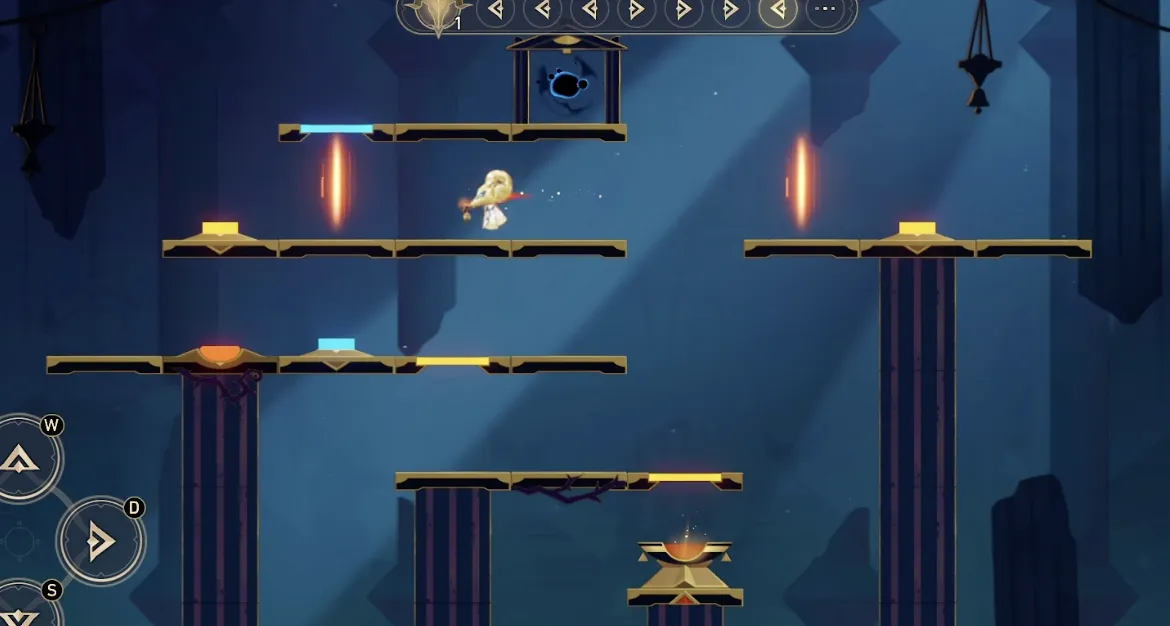Select the highlighted left-arrow step in the sequence
Viewport: 1170px width, 626px height.
pyautogui.click(x=778, y=11)
